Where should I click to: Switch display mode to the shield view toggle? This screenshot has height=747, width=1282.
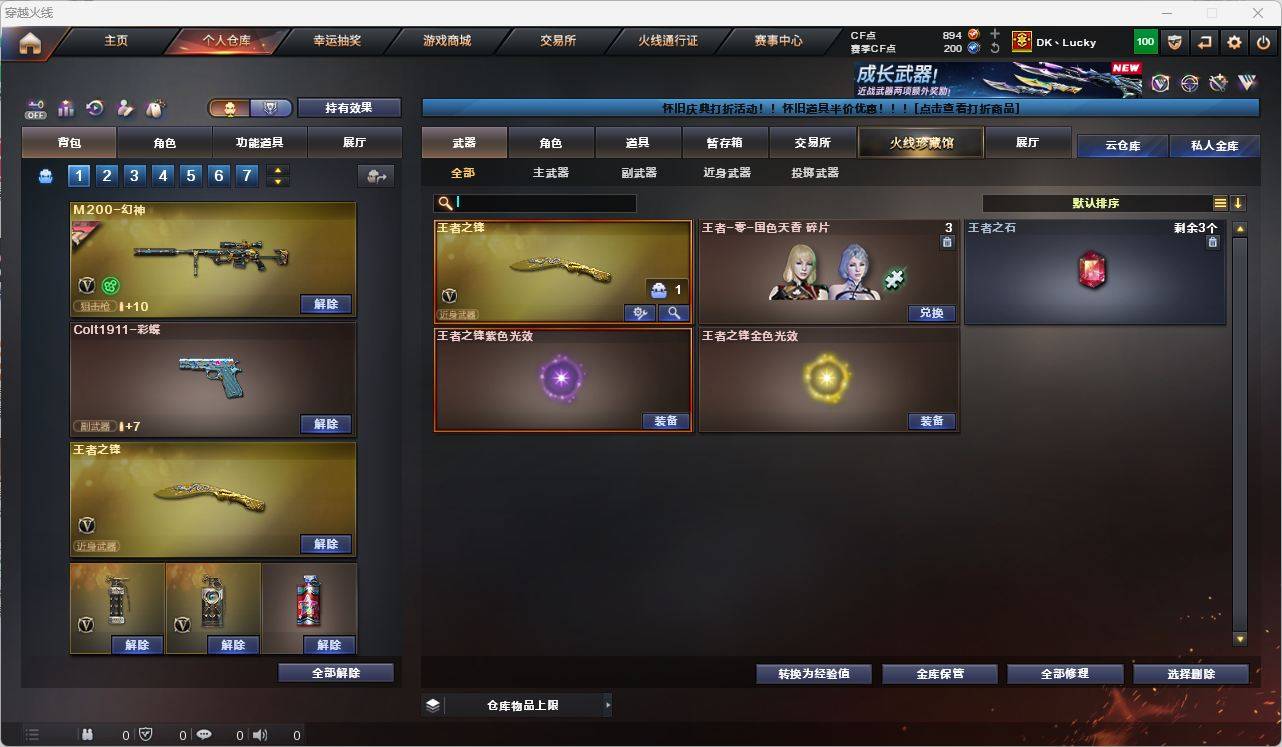tap(270, 108)
